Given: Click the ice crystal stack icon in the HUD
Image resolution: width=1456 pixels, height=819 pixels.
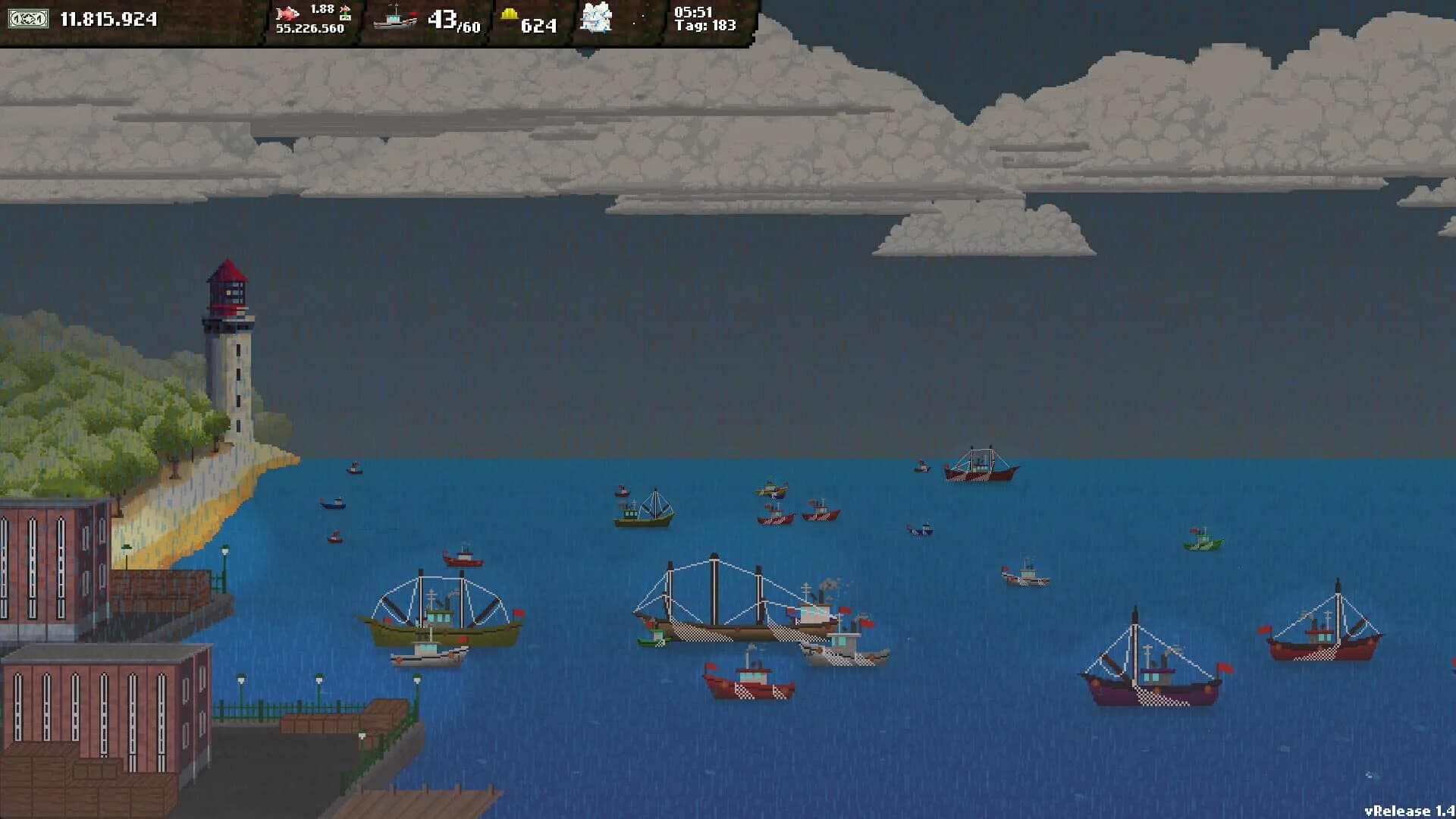Looking at the screenshot, I should click(x=598, y=20).
